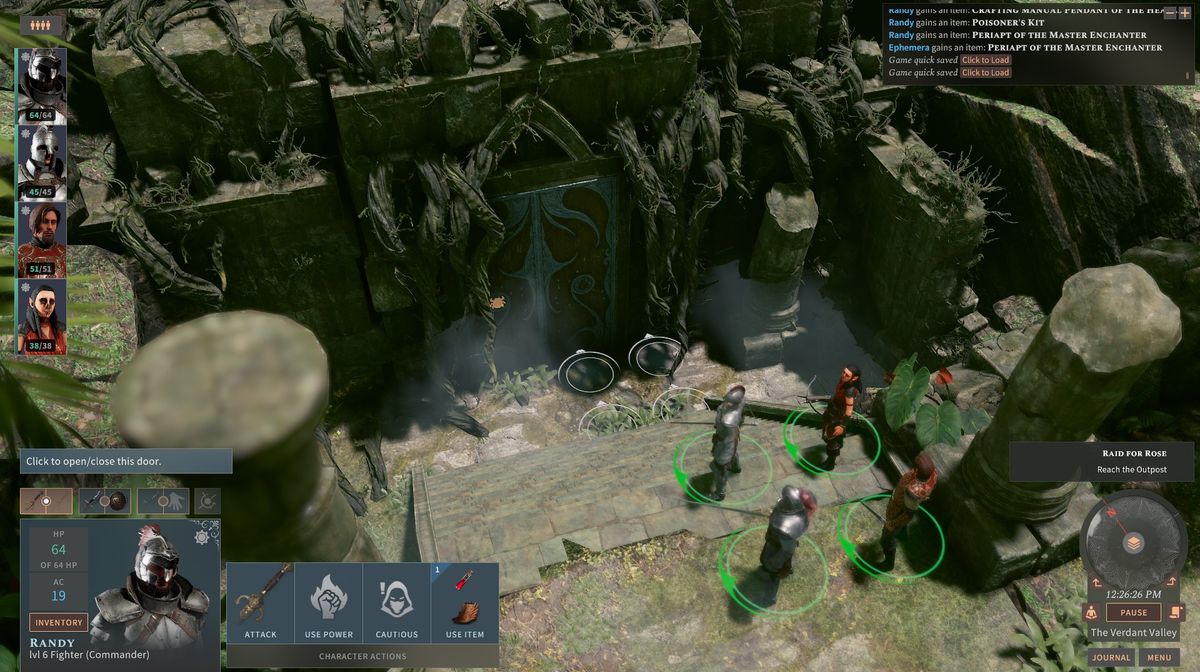Click the layers icon in the minimap center
The image size is (1200, 672).
tap(1133, 543)
